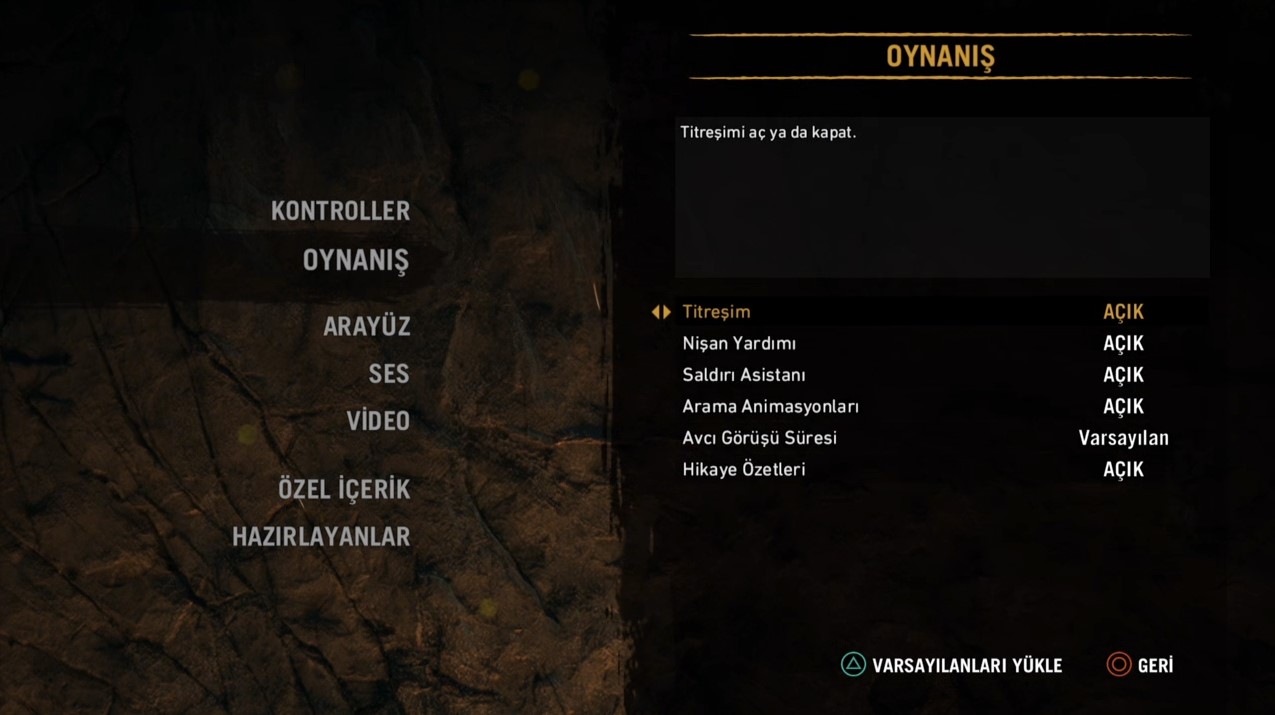Show the HAZIRLAYANLAR credits
1275x715 pixels.
(321, 537)
